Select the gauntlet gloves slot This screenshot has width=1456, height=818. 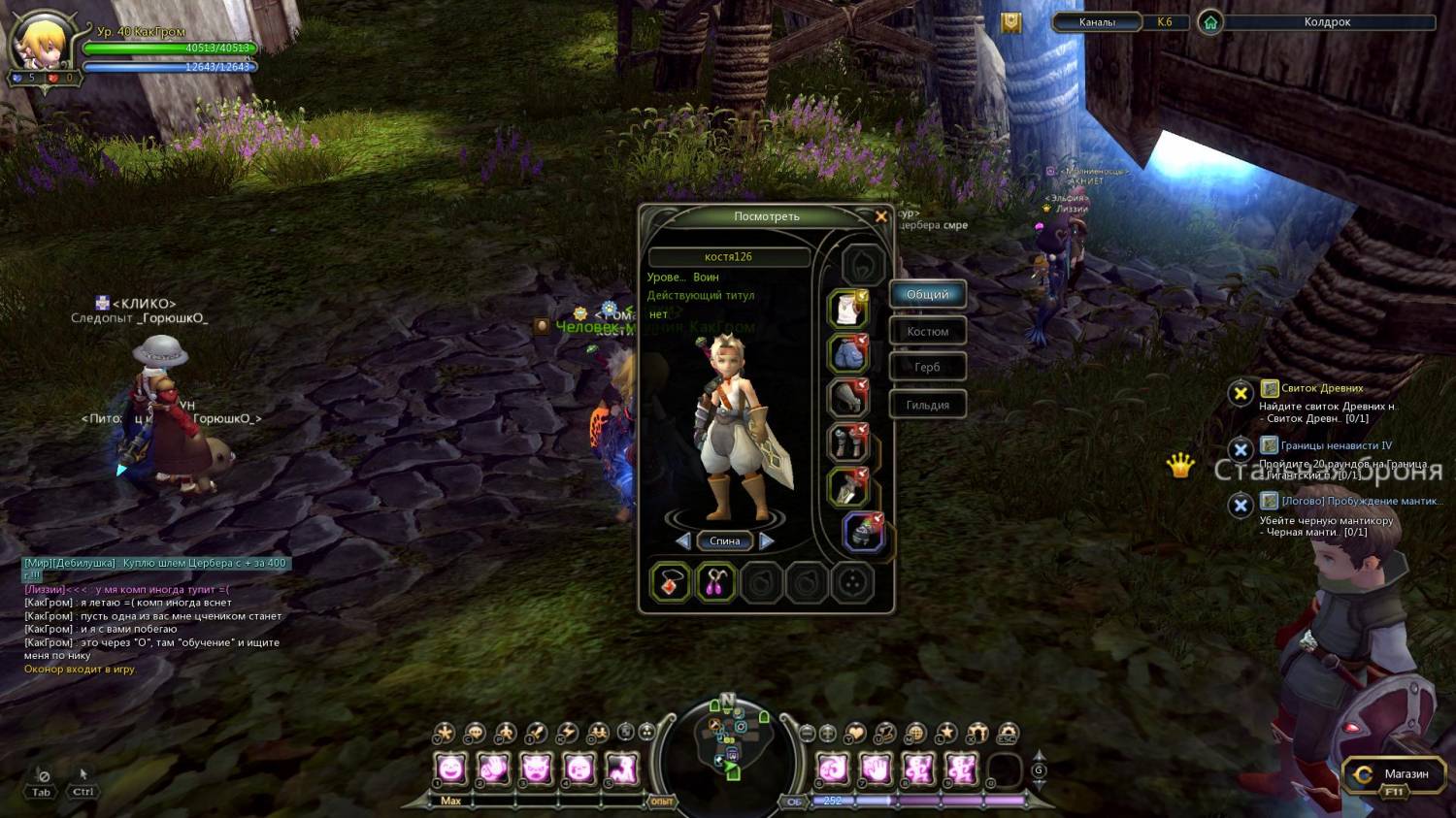(x=847, y=398)
